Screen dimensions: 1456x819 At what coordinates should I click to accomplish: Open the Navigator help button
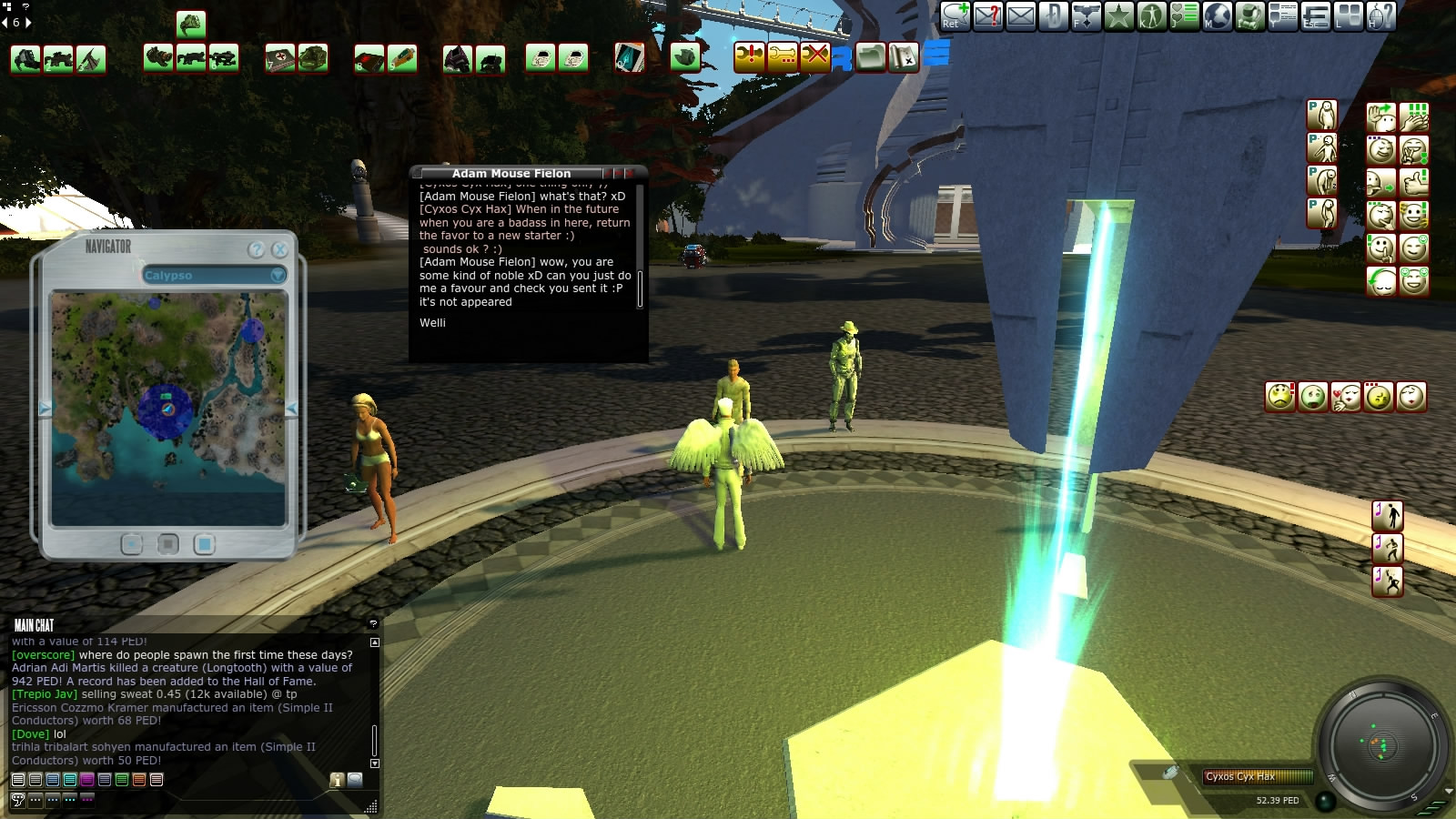point(257,249)
